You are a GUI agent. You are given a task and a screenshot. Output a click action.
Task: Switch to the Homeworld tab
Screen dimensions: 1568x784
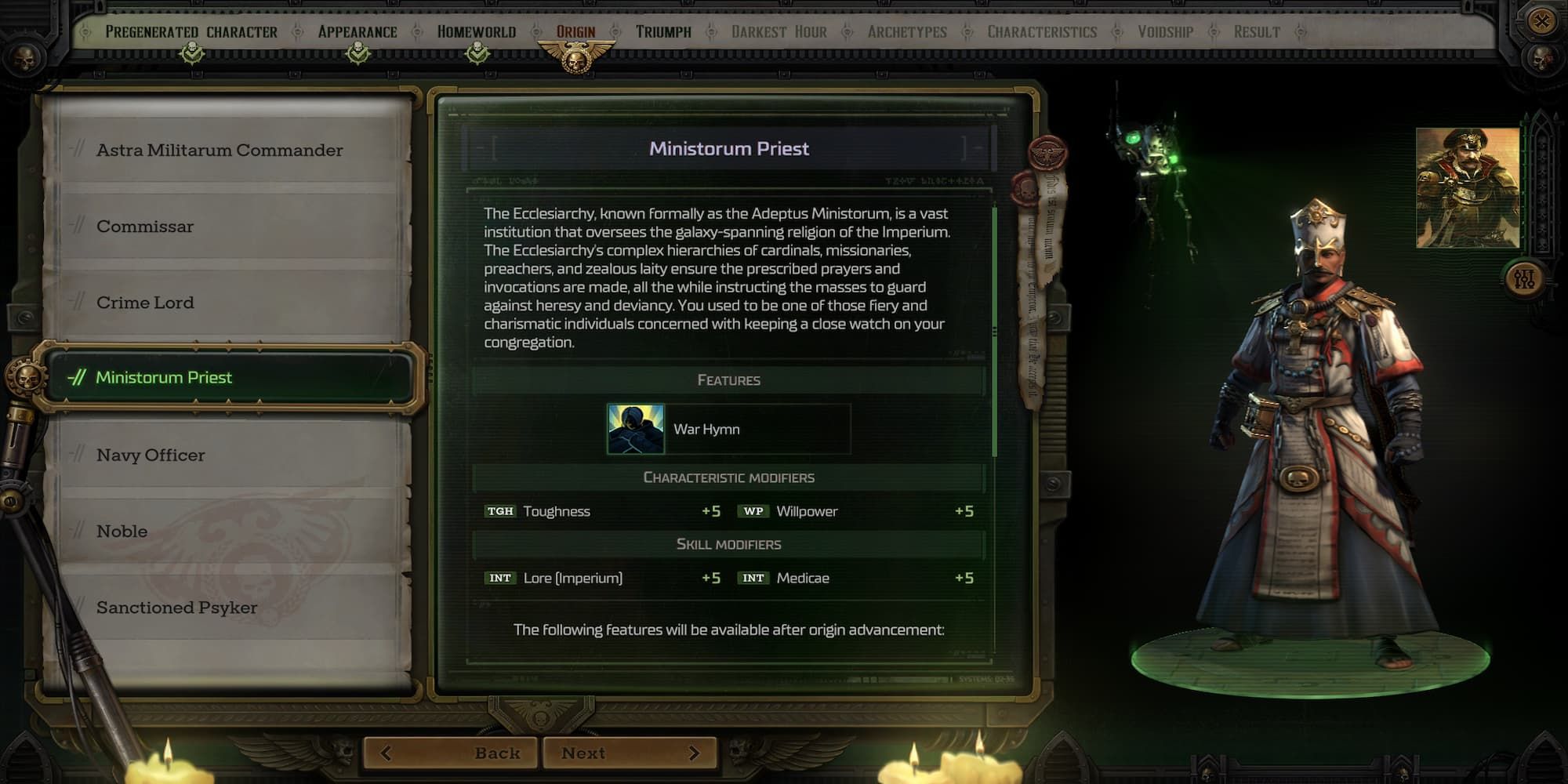pos(477,32)
